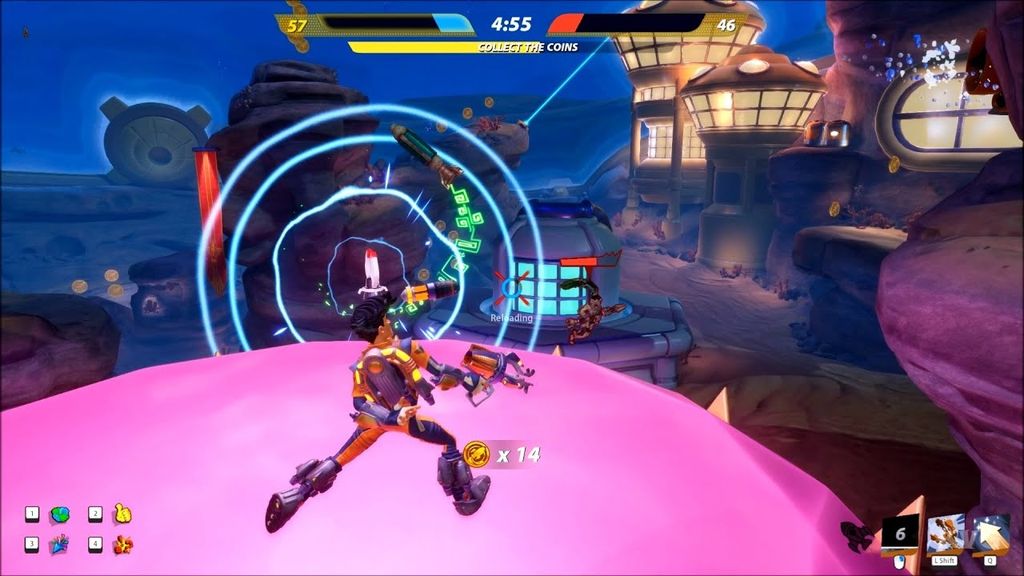This screenshot has width=1024, height=576.
Task: Choose the red explosion emote
Action: [122, 545]
